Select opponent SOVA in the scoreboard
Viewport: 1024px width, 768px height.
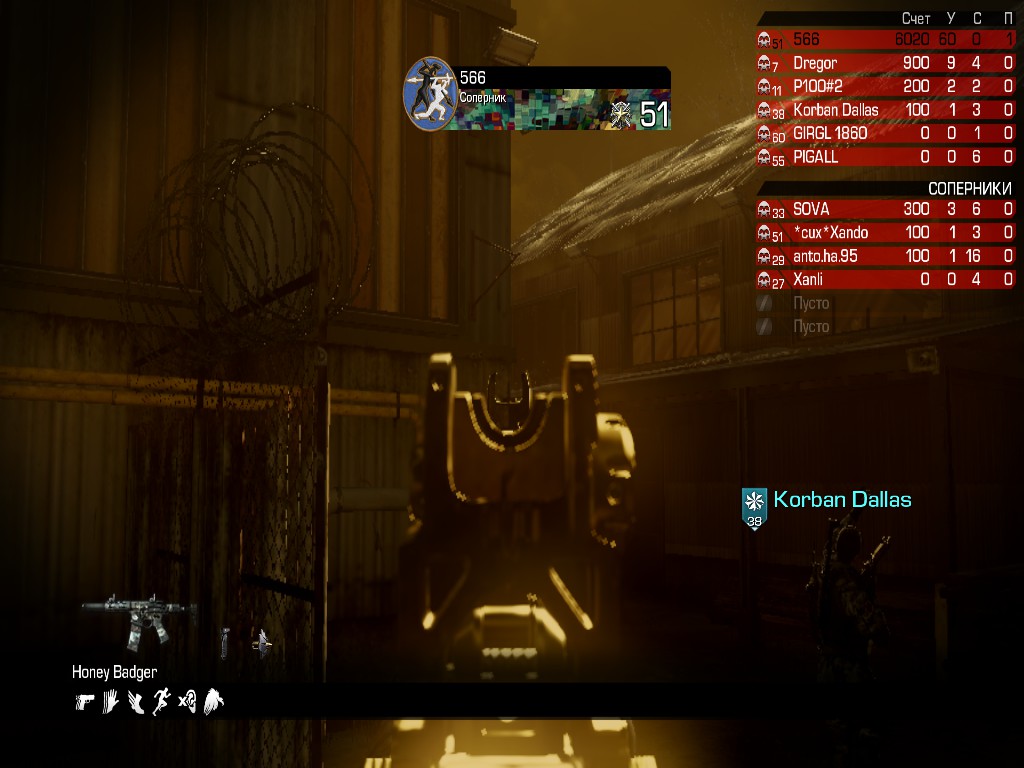[886, 209]
